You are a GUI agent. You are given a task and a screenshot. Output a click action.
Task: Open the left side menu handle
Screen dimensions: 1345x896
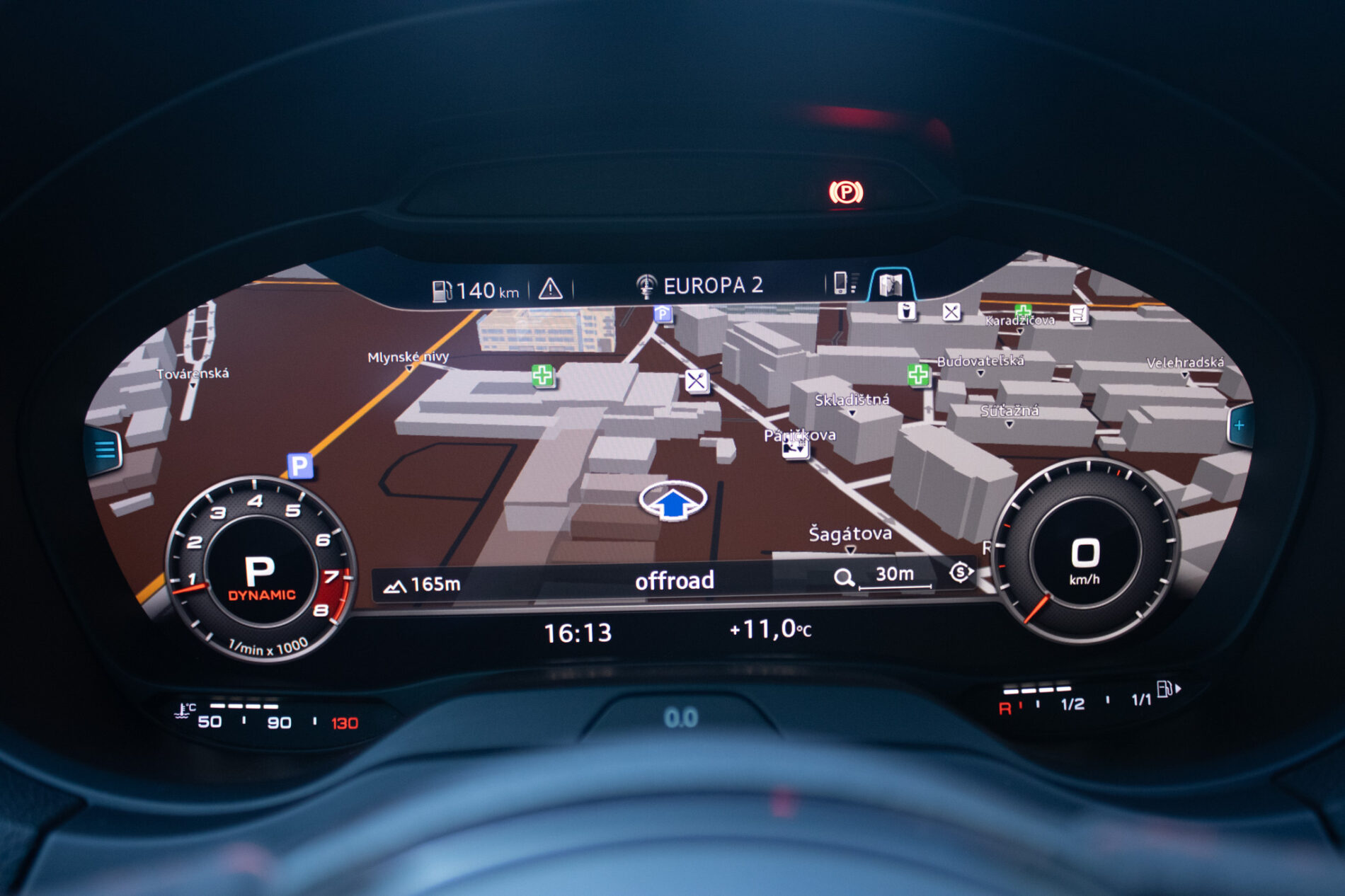pyautogui.click(x=105, y=449)
